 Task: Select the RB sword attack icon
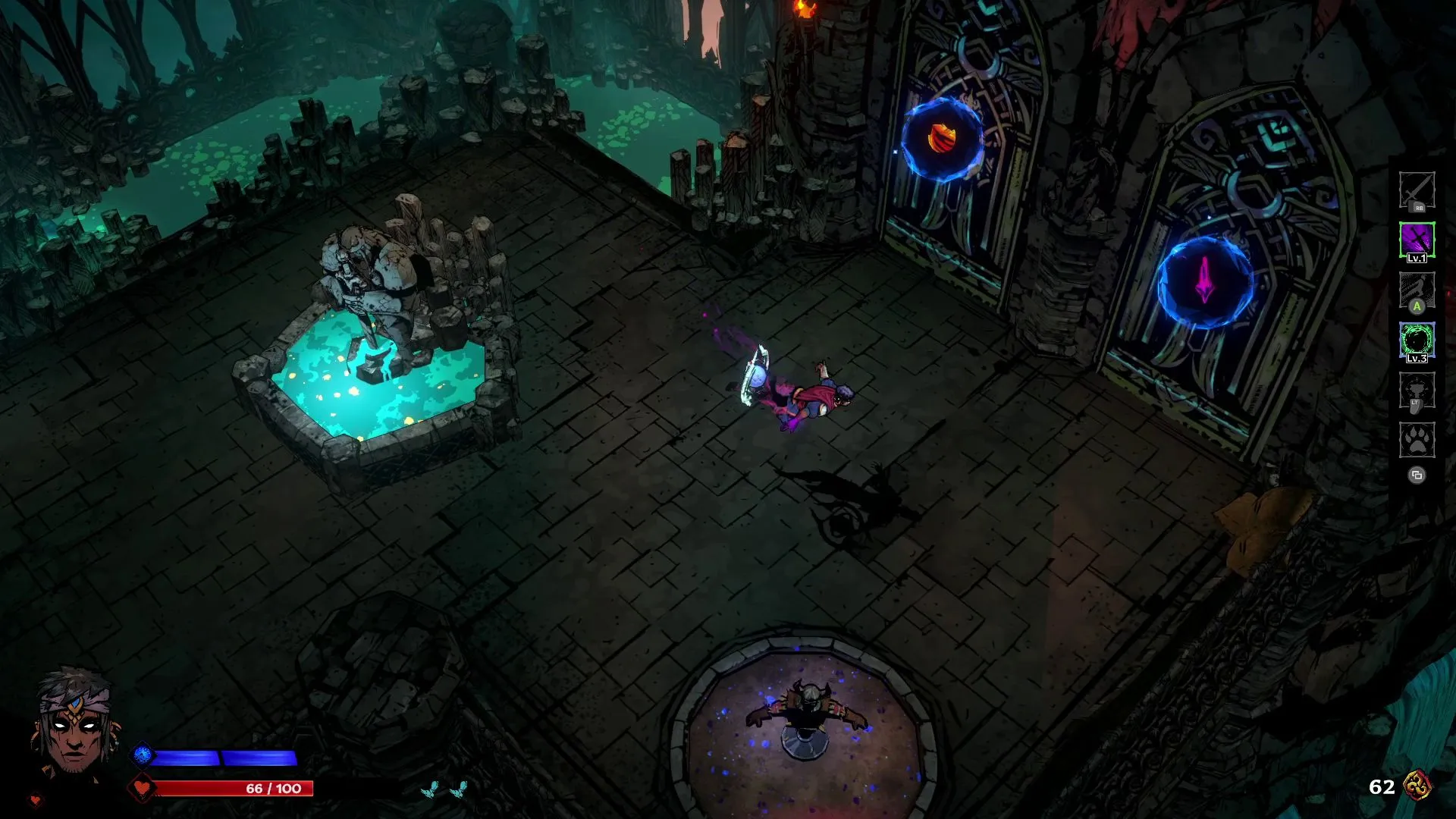(x=1417, y=189)
